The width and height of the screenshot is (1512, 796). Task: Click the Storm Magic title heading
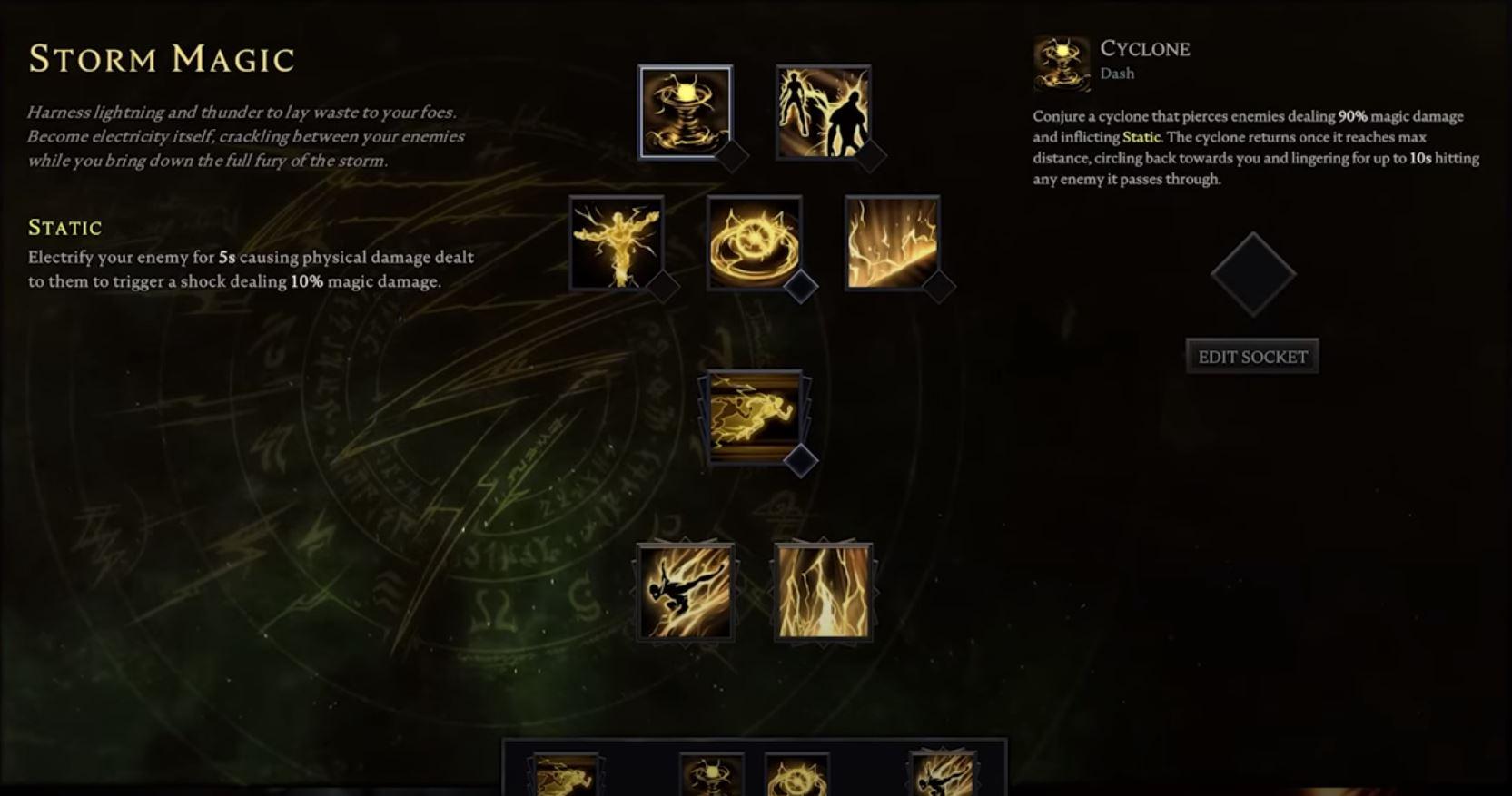[161, 58]
